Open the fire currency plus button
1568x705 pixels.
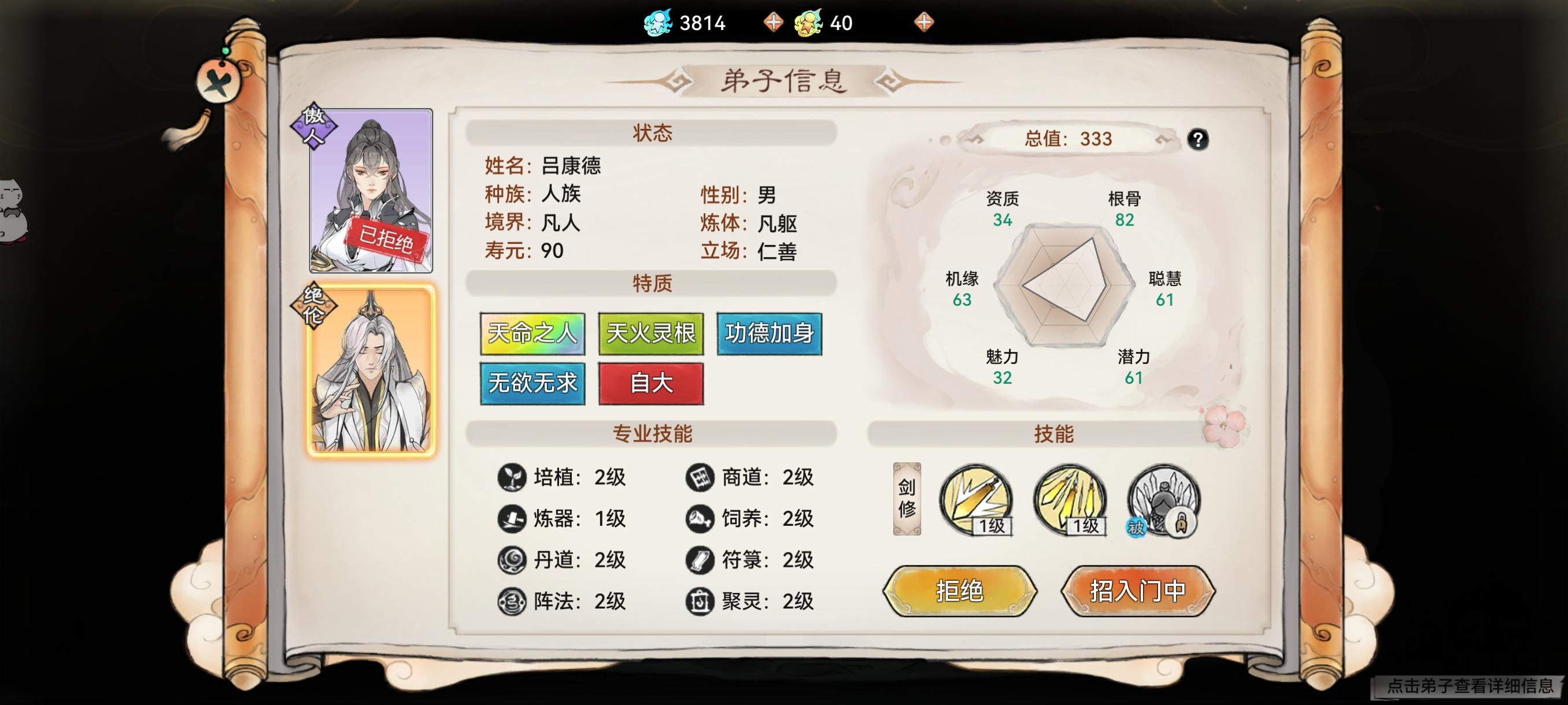[x=924, y=23]
